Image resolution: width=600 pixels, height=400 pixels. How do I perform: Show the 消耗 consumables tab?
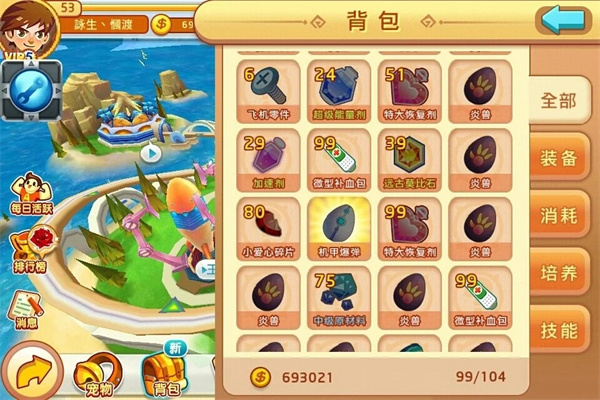(x=559, y=216)
